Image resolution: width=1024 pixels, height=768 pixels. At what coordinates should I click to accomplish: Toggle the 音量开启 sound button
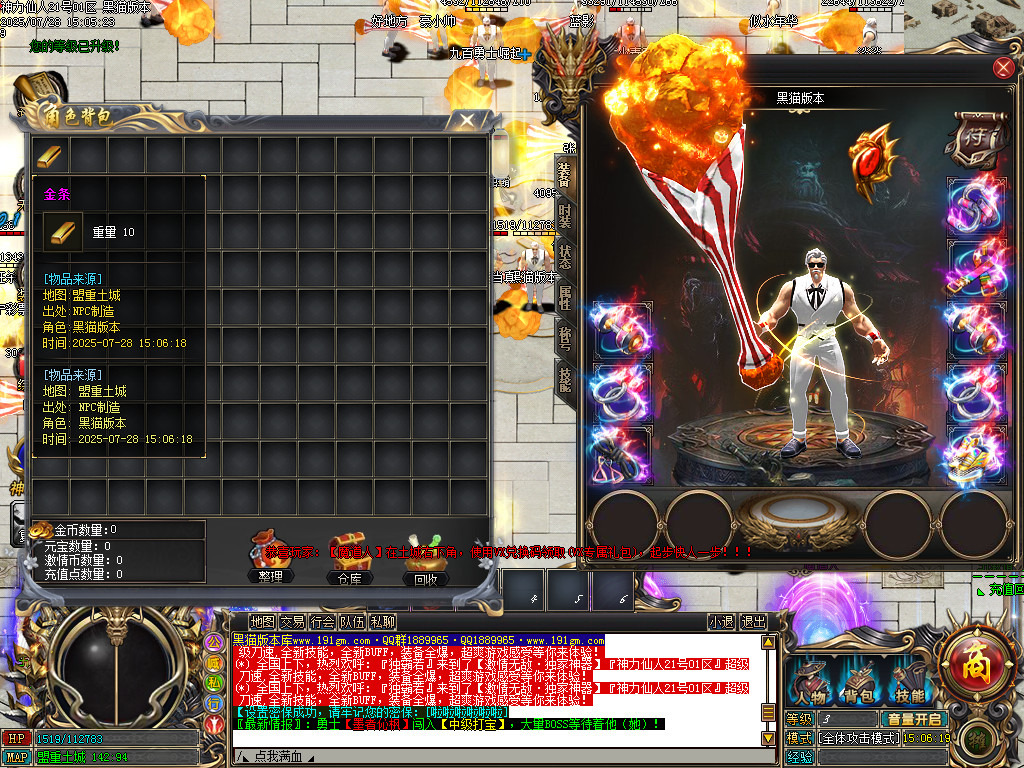tap(913, 719)
